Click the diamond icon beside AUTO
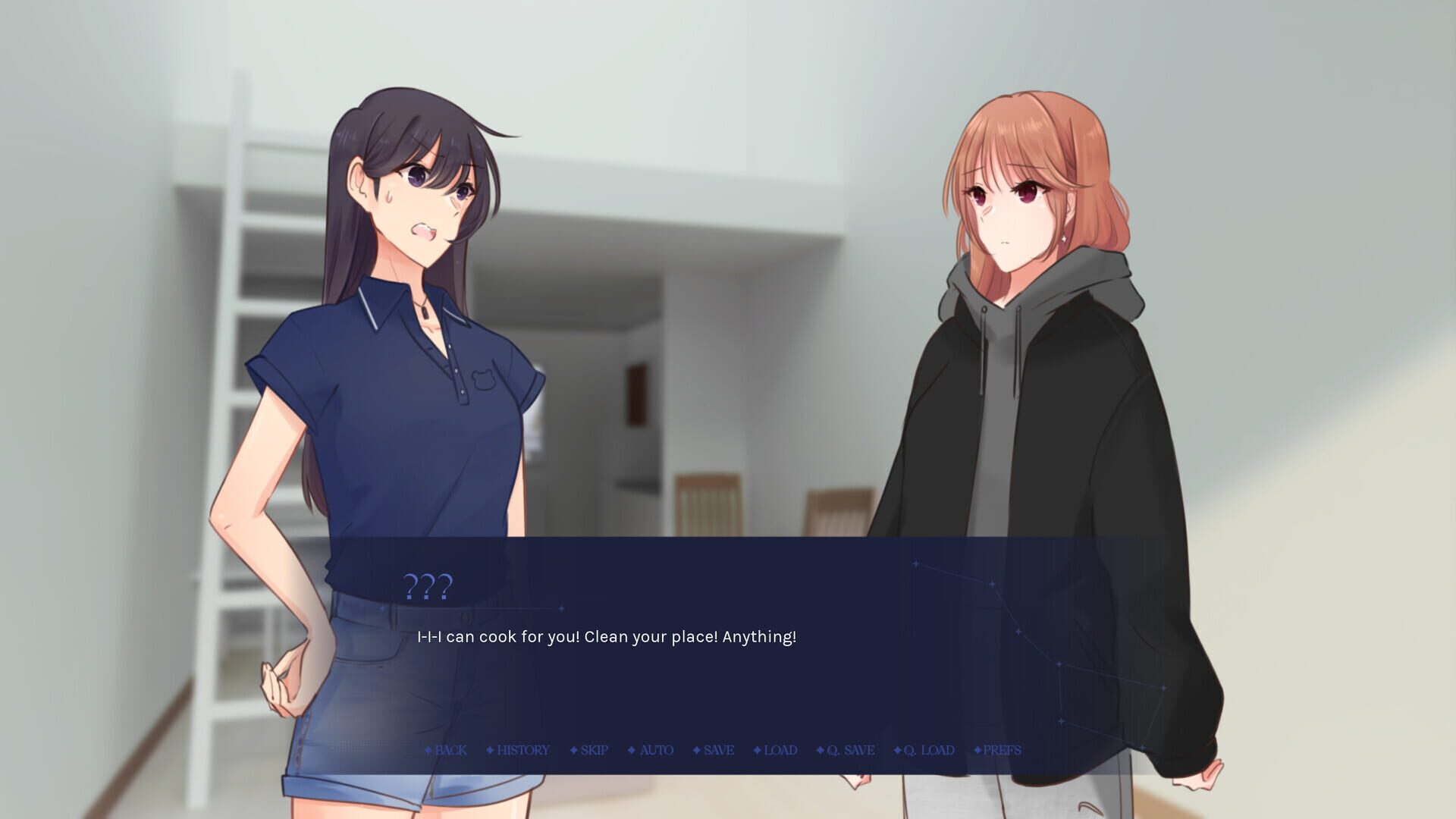Viewport: 1456px width, 819px height. coord(630,750)
